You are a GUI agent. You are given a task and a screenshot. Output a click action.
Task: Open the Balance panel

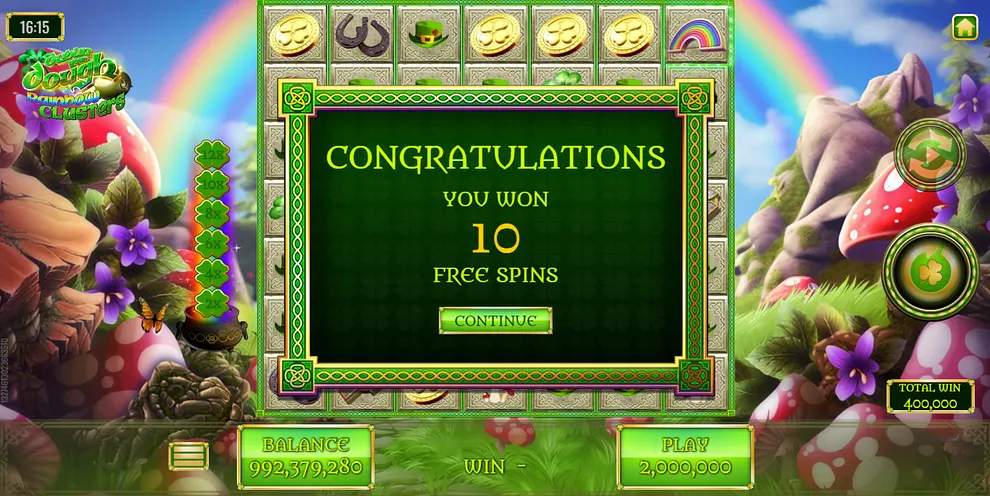(305, 456)
